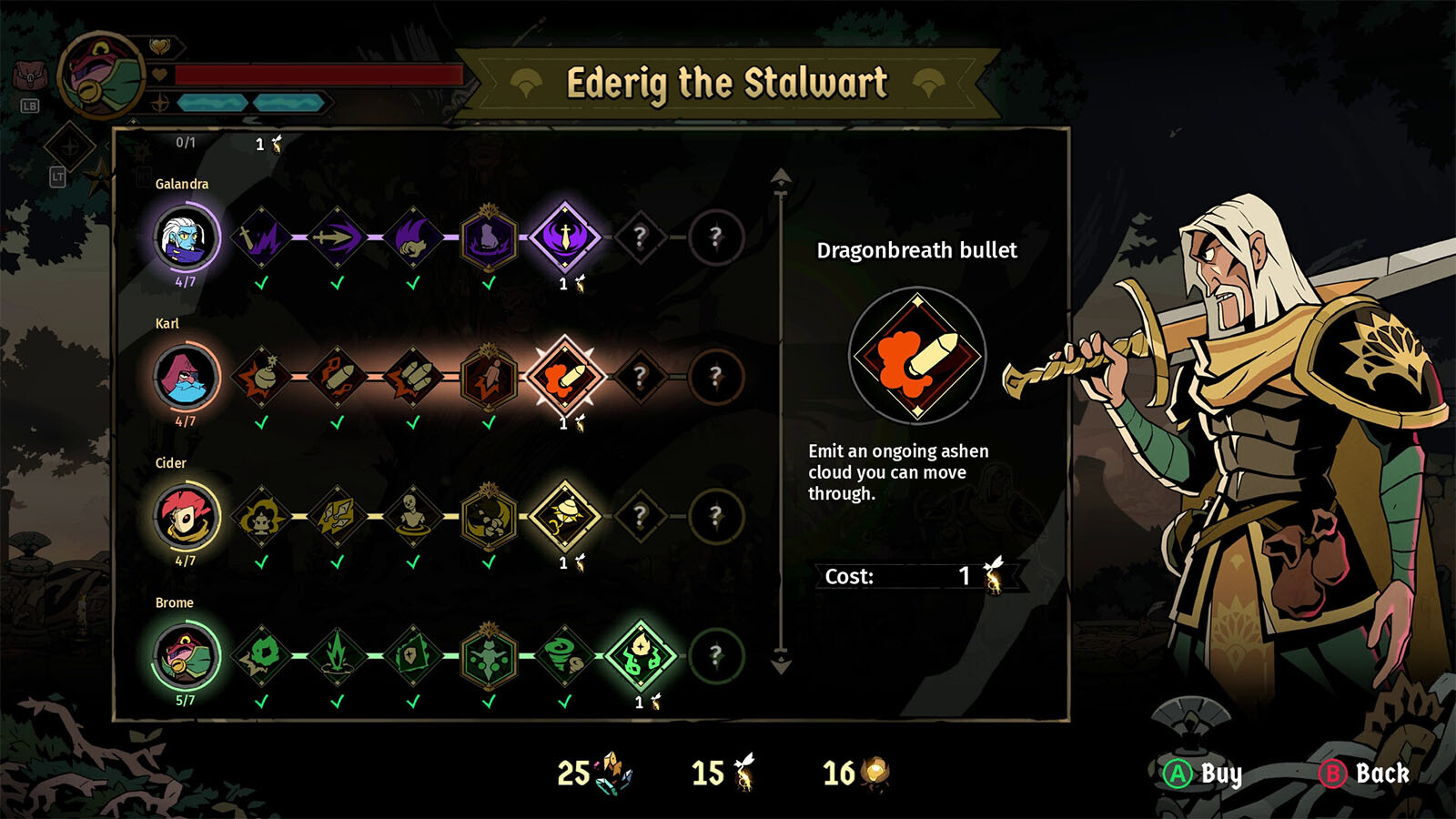Open Brome's frog portrait
This screenshot has width=1456, height=819.
pos(186,655)
